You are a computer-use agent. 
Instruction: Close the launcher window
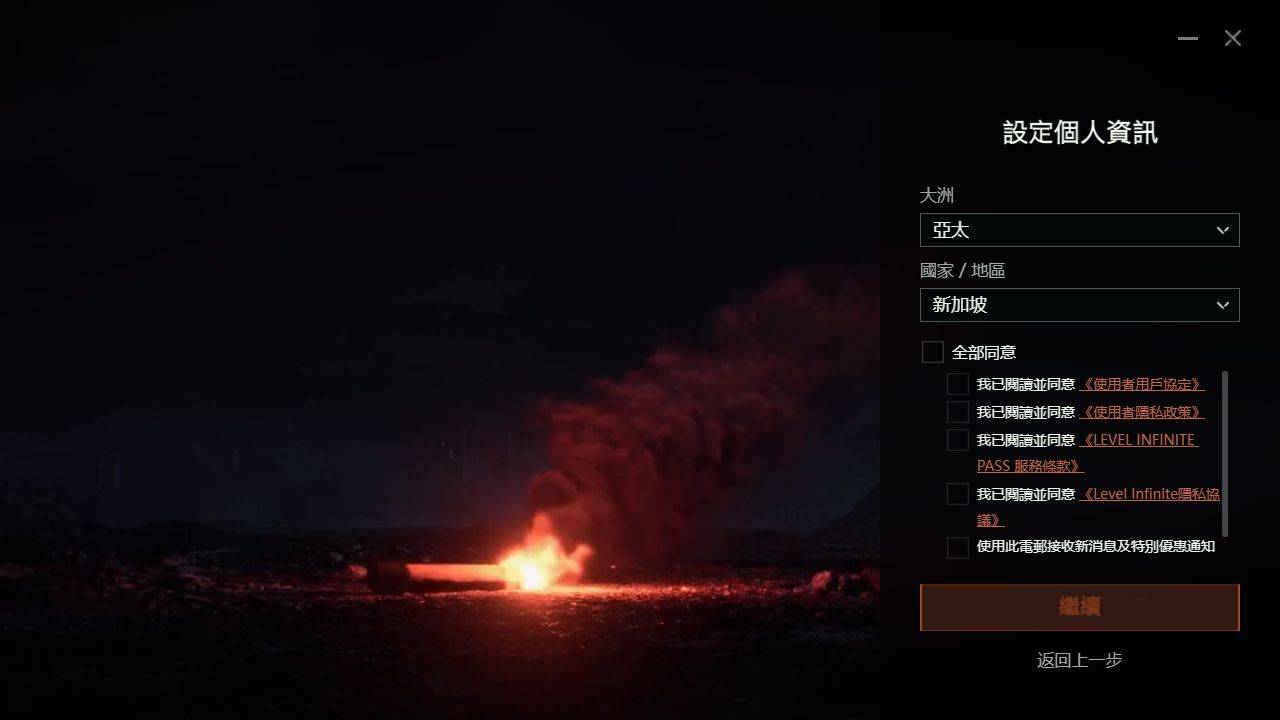tap(1233, 38)
